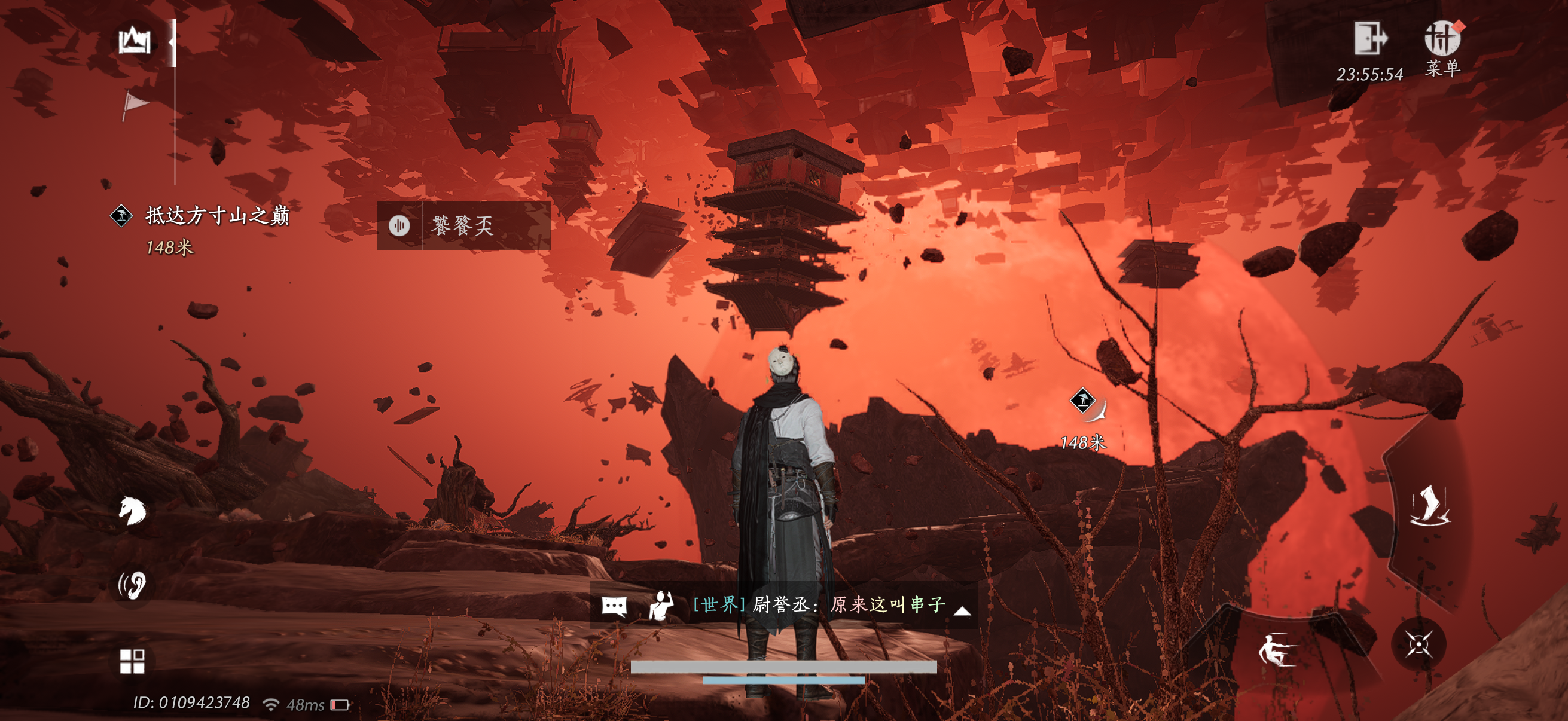Open the crown icon panel
The image size is (1568, 721).
(x=135, y=41)
